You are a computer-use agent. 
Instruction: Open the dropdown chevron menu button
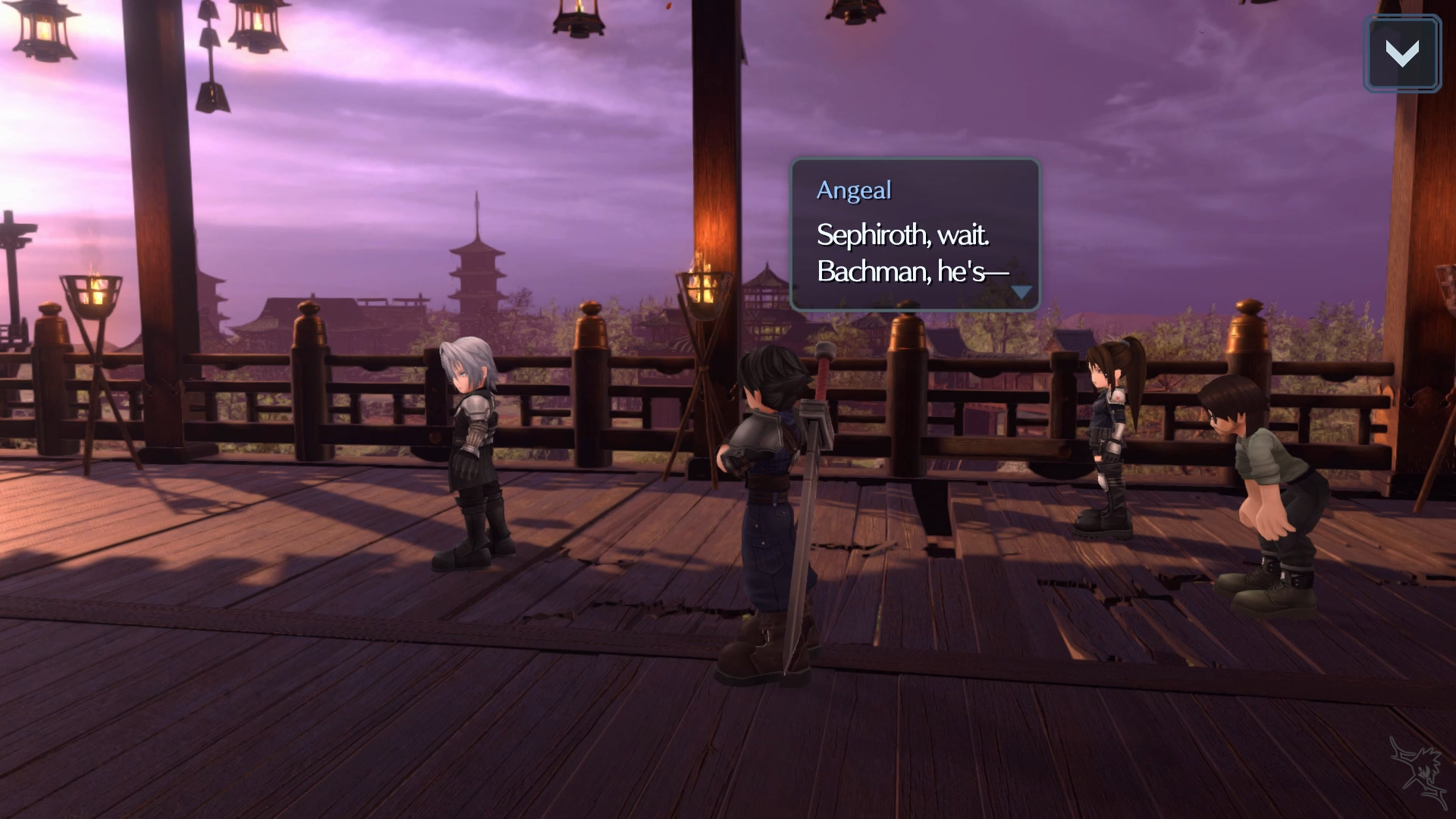point(1402,54)
